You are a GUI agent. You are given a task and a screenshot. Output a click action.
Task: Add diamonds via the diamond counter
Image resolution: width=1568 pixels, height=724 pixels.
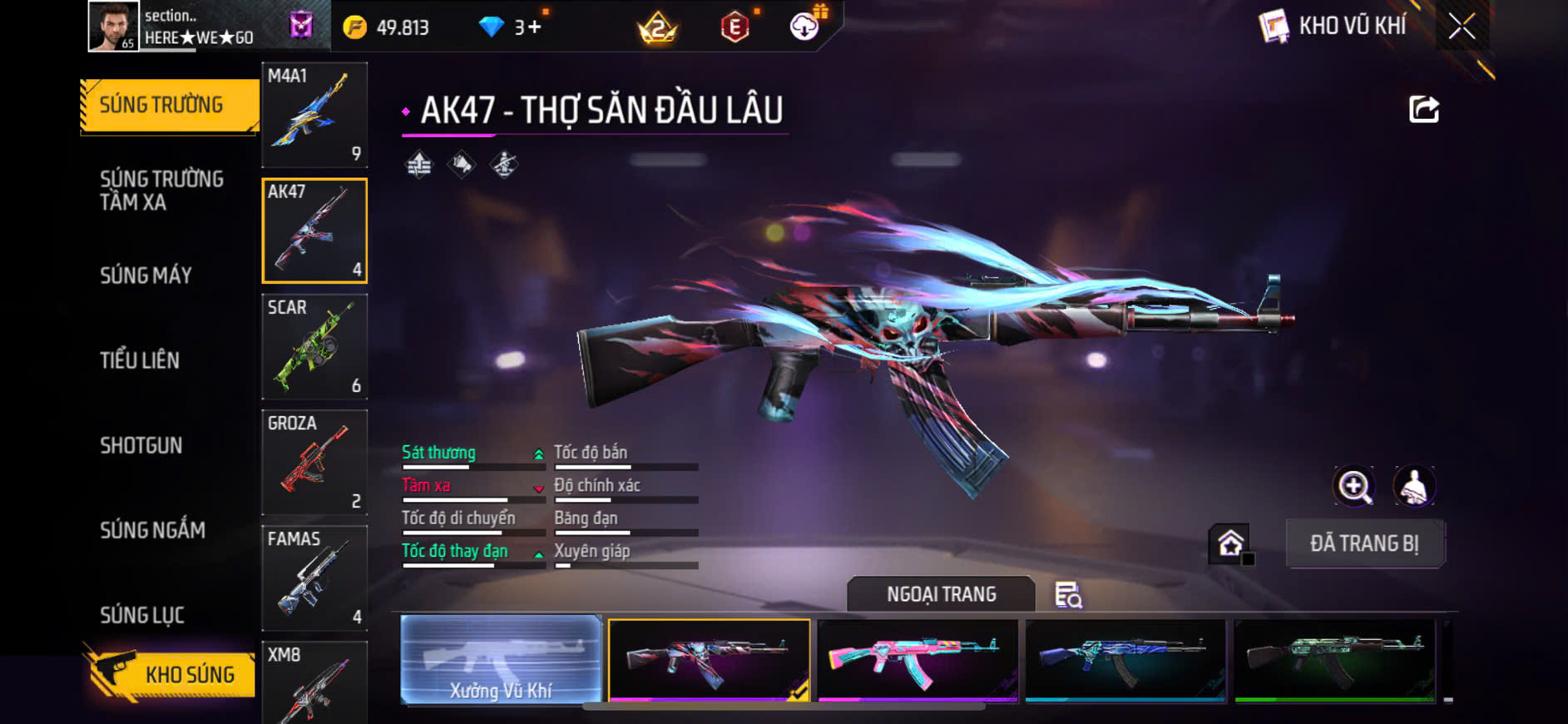(511, 27)
